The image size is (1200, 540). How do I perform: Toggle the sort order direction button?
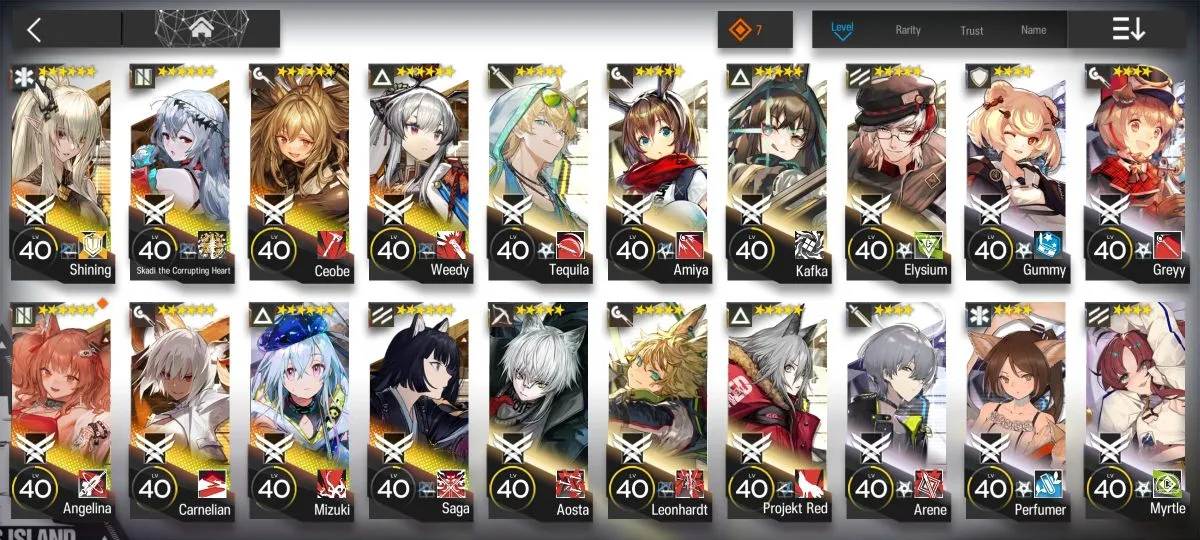point(1128,30)
